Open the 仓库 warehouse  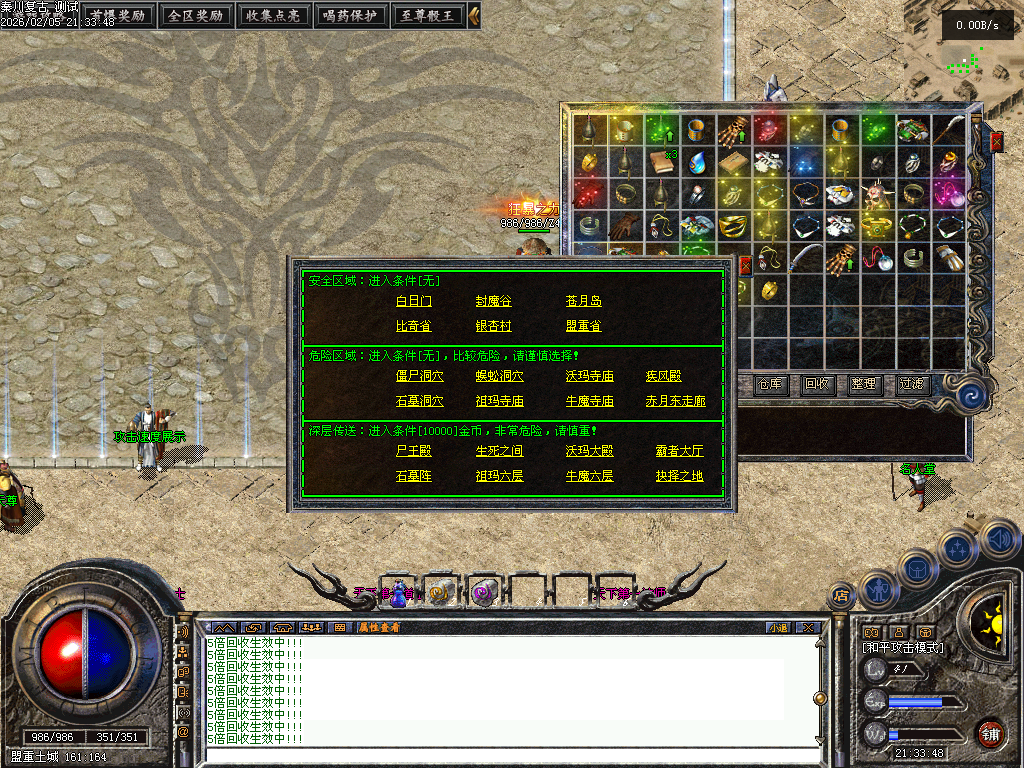coord(771,384)
